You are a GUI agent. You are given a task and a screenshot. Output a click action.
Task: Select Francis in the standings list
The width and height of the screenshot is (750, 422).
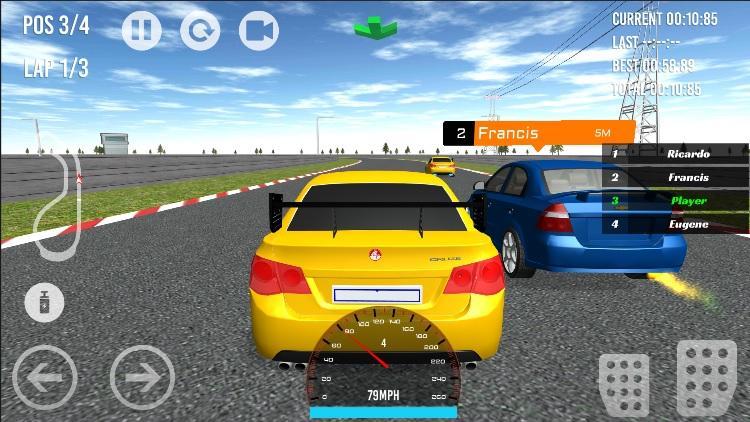click(675, 177)
